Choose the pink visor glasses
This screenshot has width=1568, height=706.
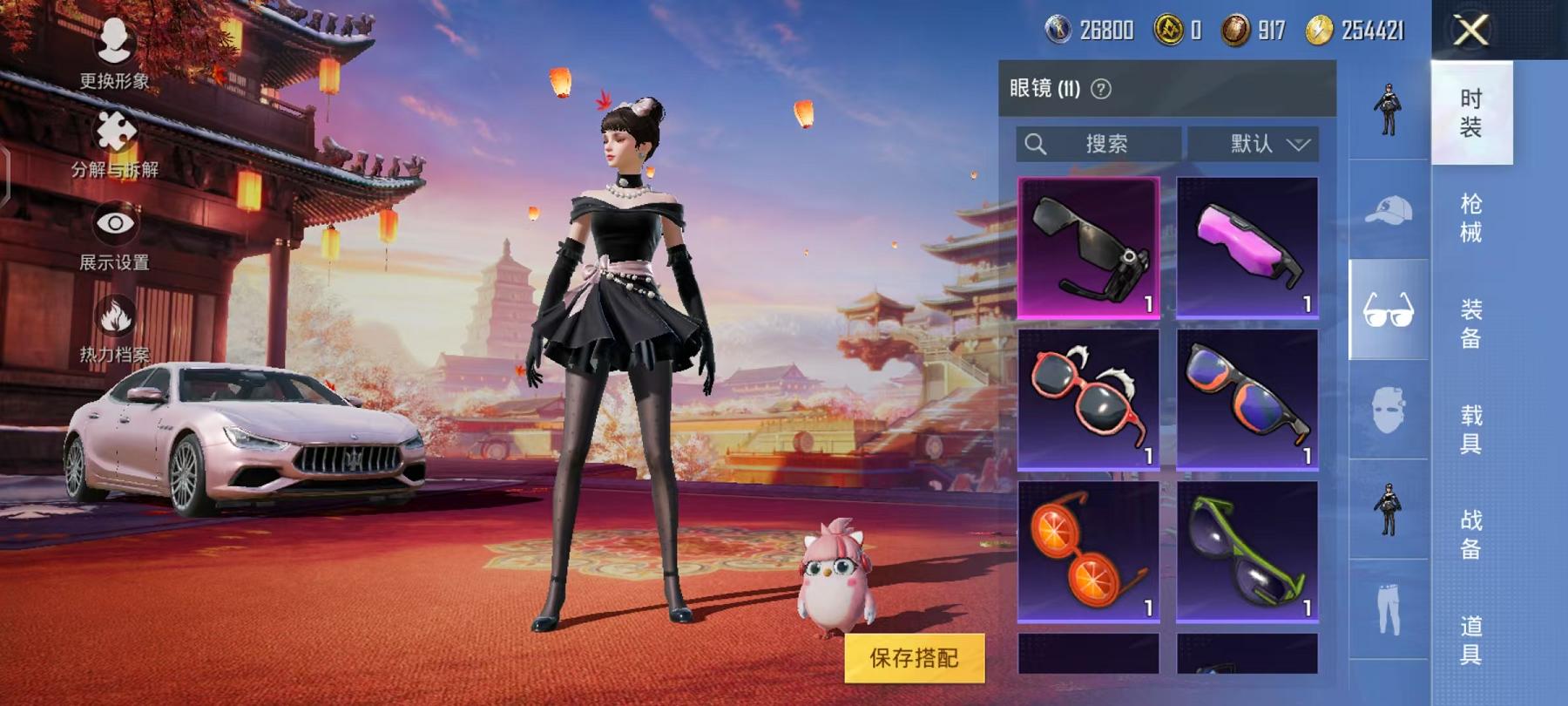pyautogui.click(x=1247, y=248)
